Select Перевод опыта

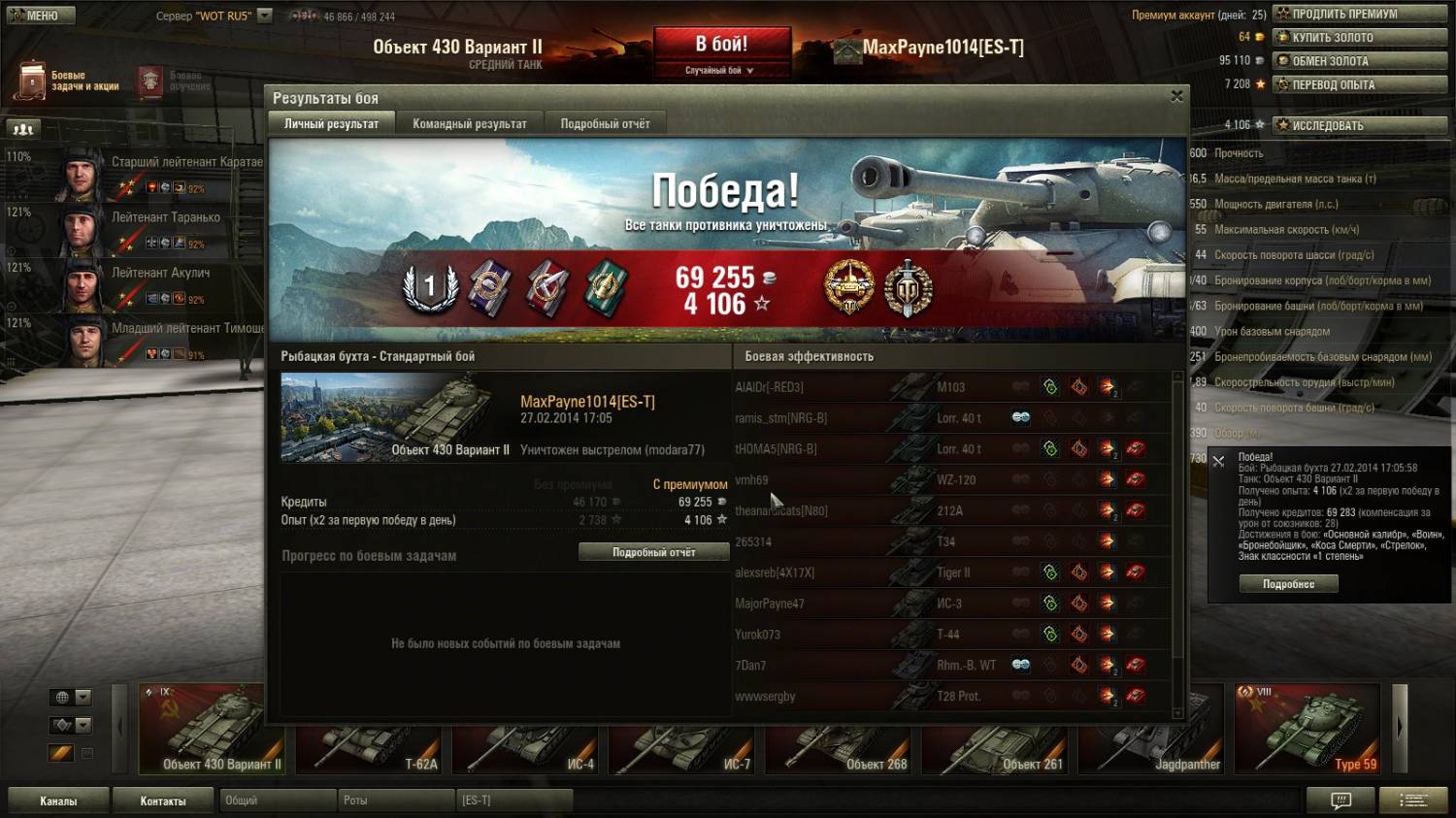(1361, 84)
